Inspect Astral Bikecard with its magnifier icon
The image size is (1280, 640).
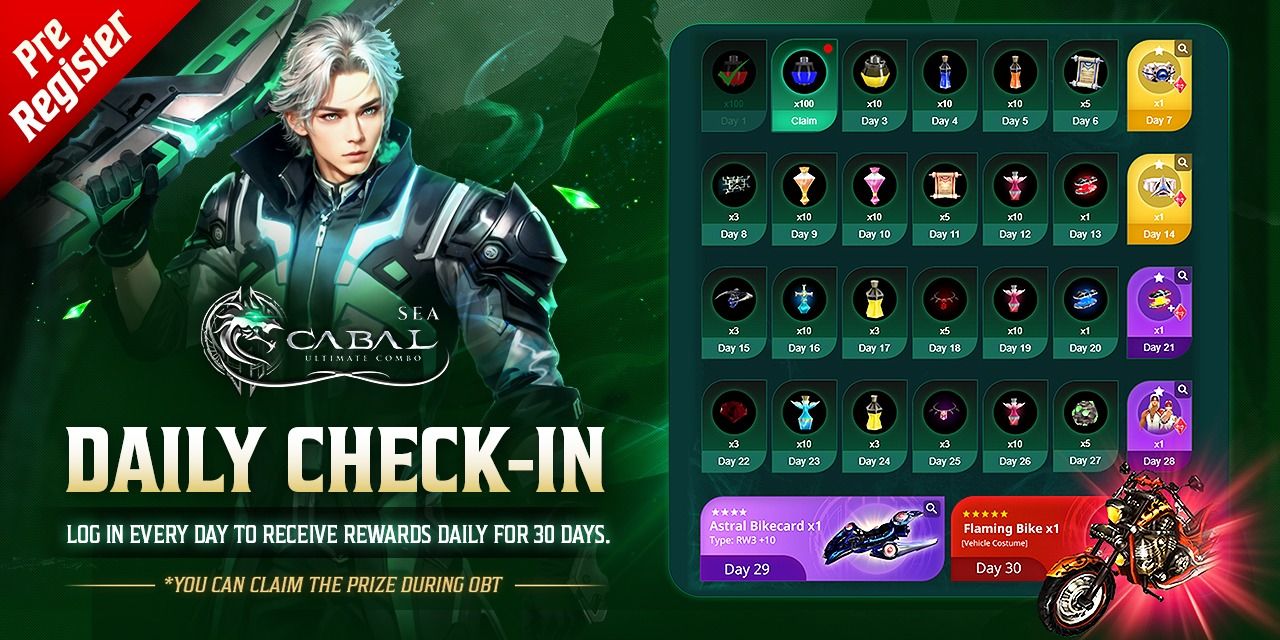tap(932, 509)
